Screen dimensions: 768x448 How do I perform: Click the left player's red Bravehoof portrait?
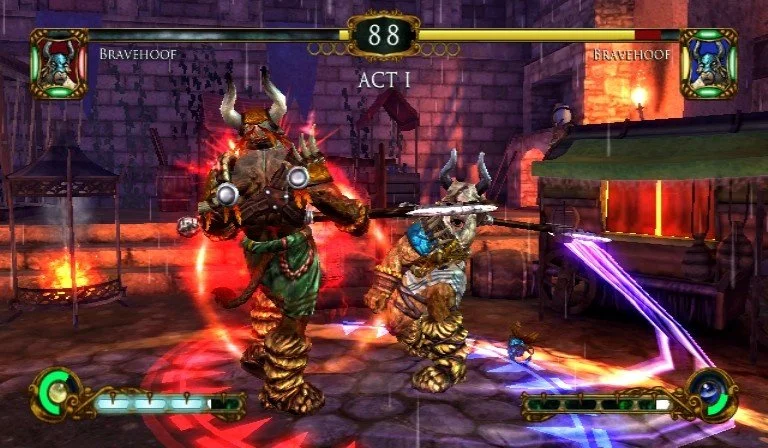[x=59, y=63]
